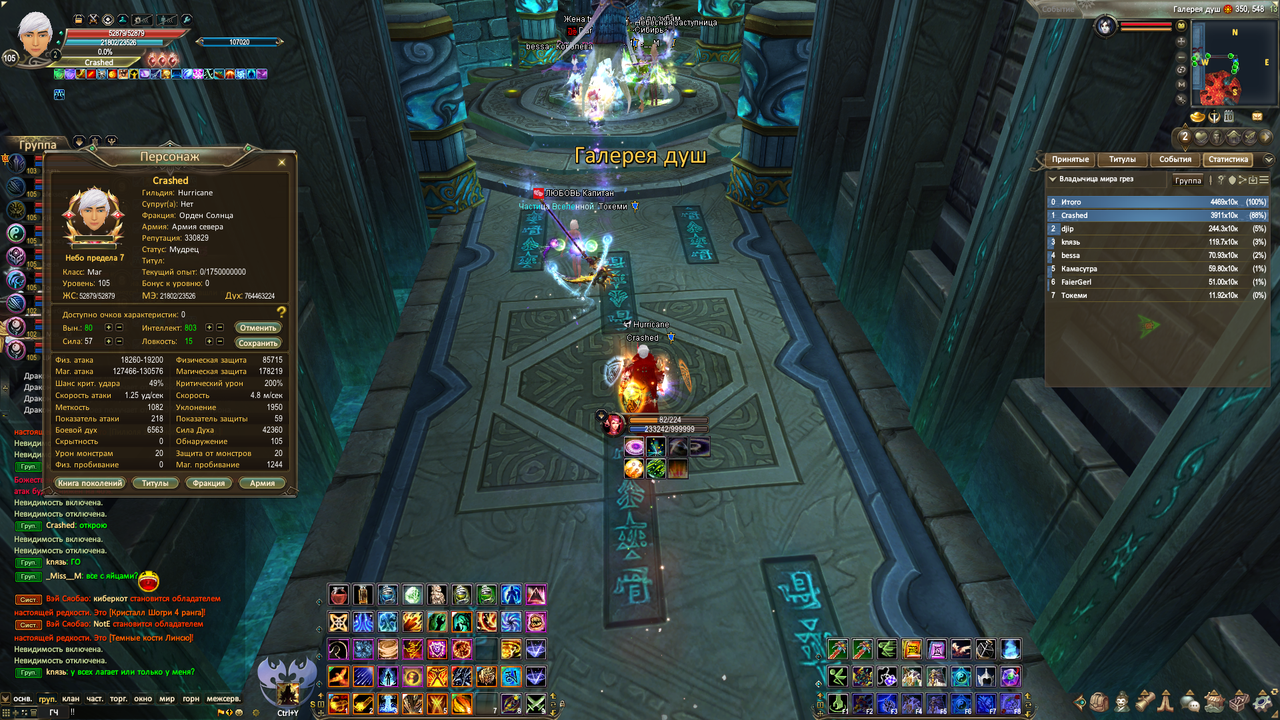
Task: Click the yellow question mark help icon
Action: pyautogui.click(x=282, y=313)
